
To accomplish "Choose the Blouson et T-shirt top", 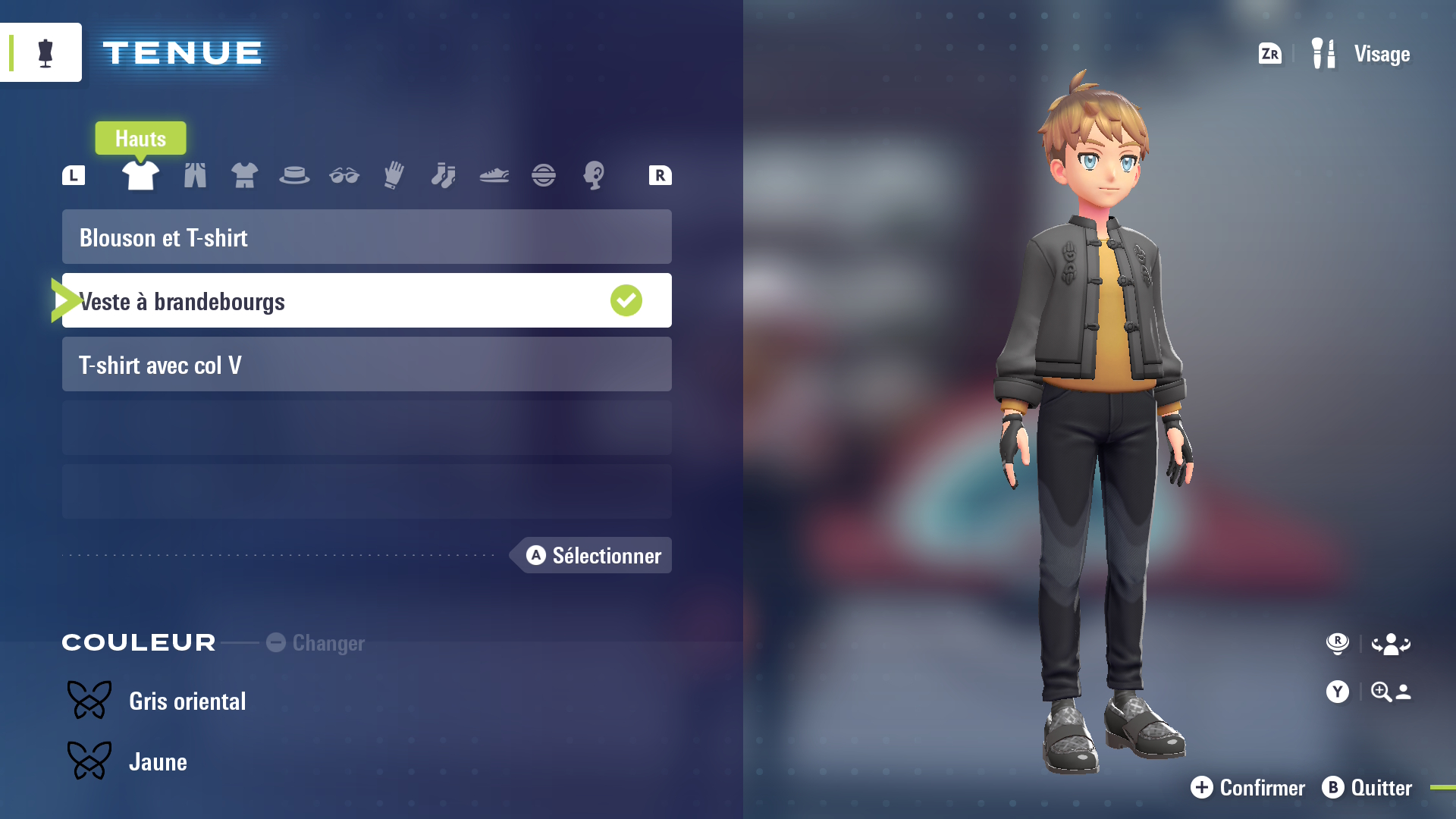I will tap(366, 237).
